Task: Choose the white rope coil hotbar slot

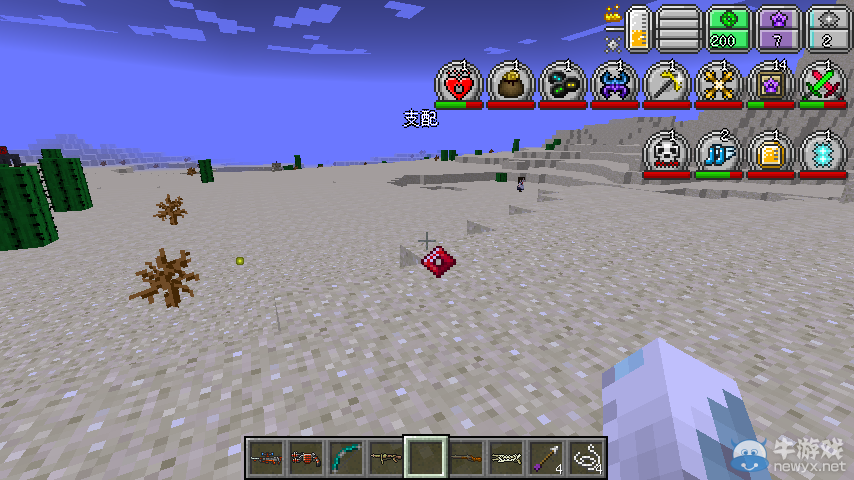Action: tap(587, 457)
